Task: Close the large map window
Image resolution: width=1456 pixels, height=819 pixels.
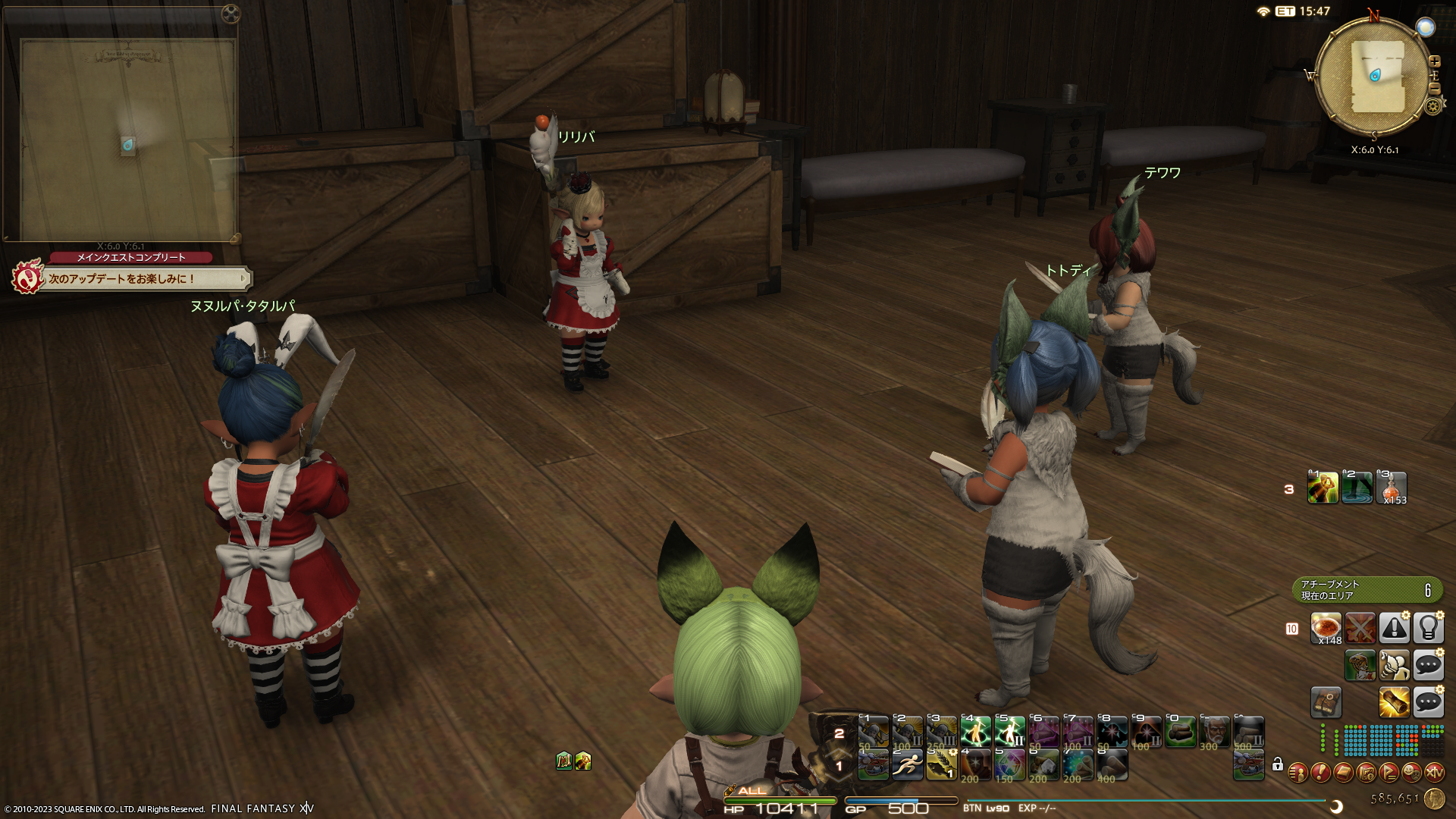Action: pos(231,14)
